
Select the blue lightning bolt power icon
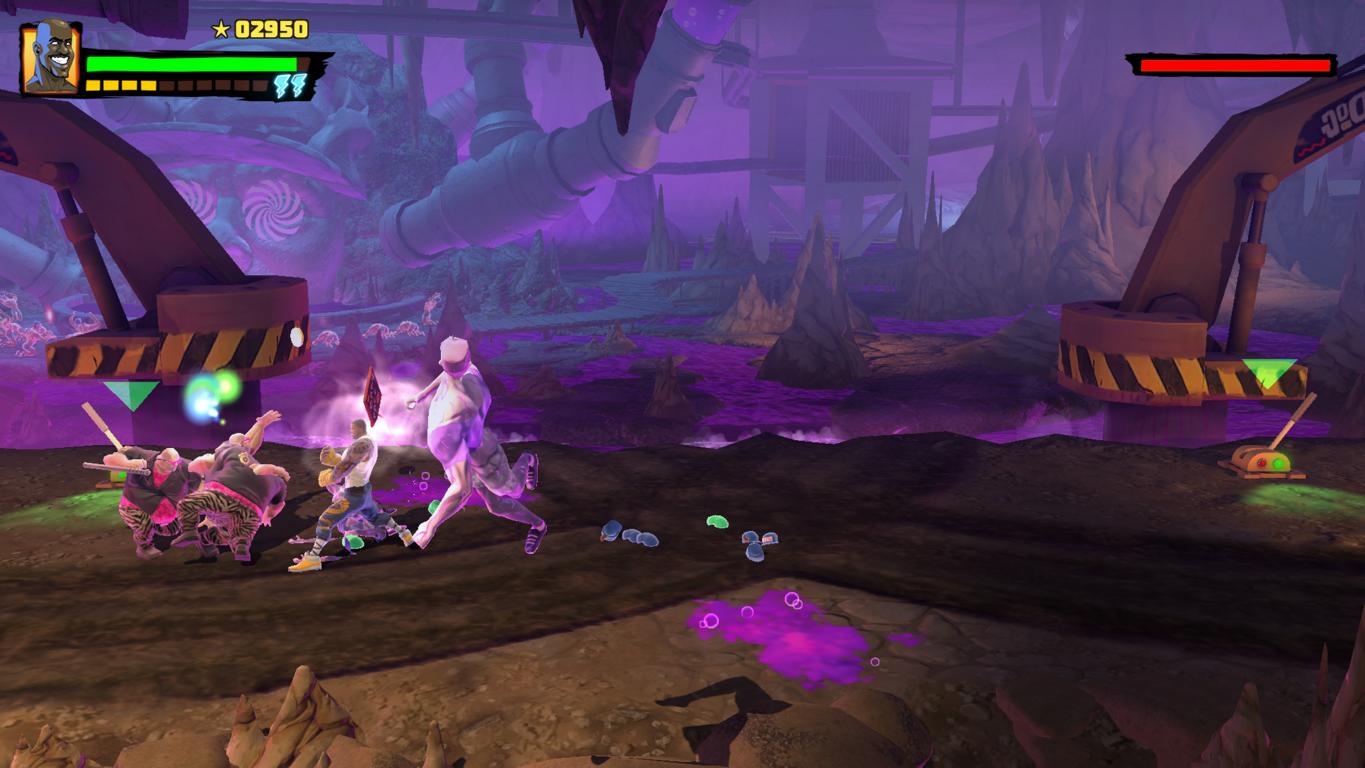click(292, 85)
